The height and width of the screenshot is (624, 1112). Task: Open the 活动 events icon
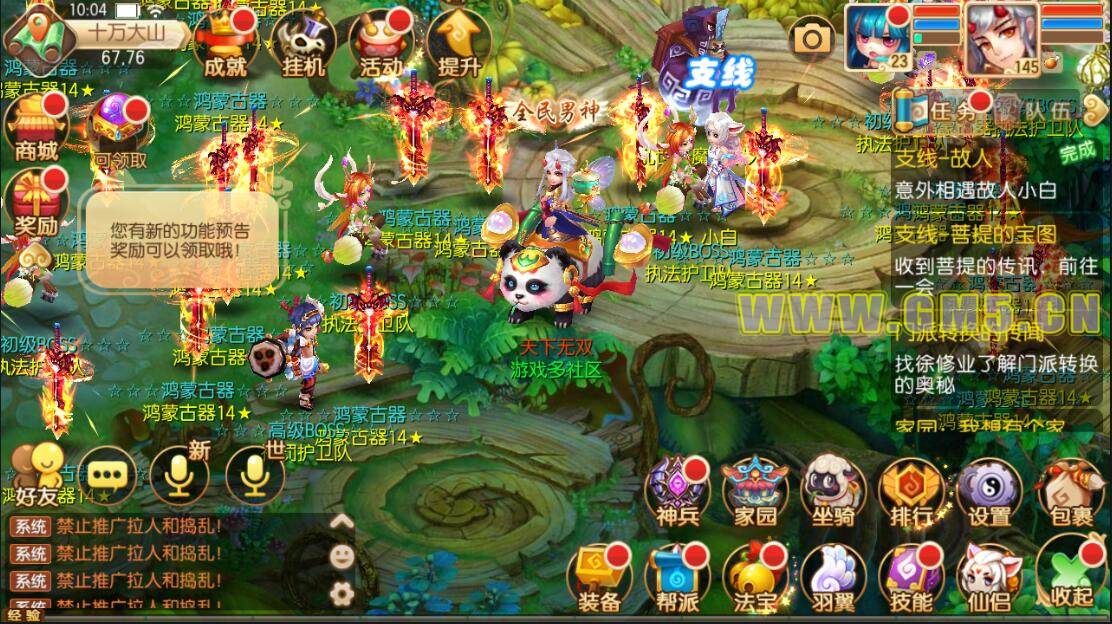click(381, 45)
